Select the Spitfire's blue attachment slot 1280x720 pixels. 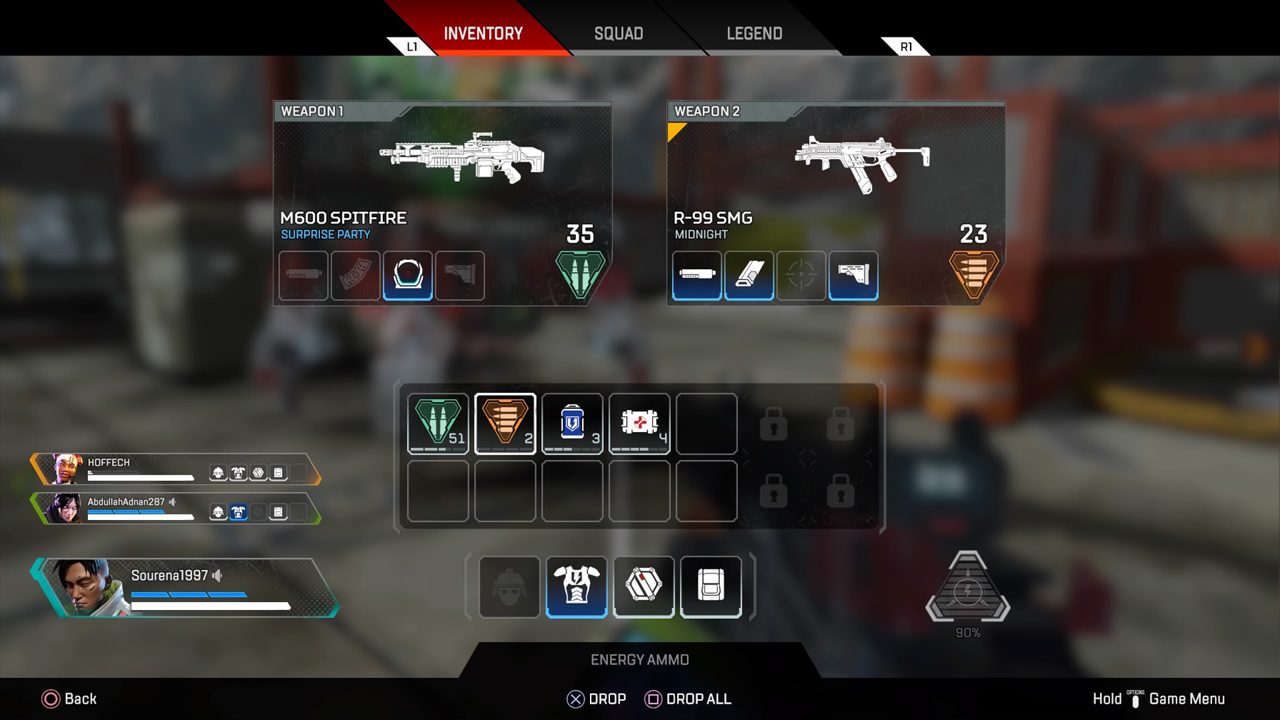click(x=408, y=276)
